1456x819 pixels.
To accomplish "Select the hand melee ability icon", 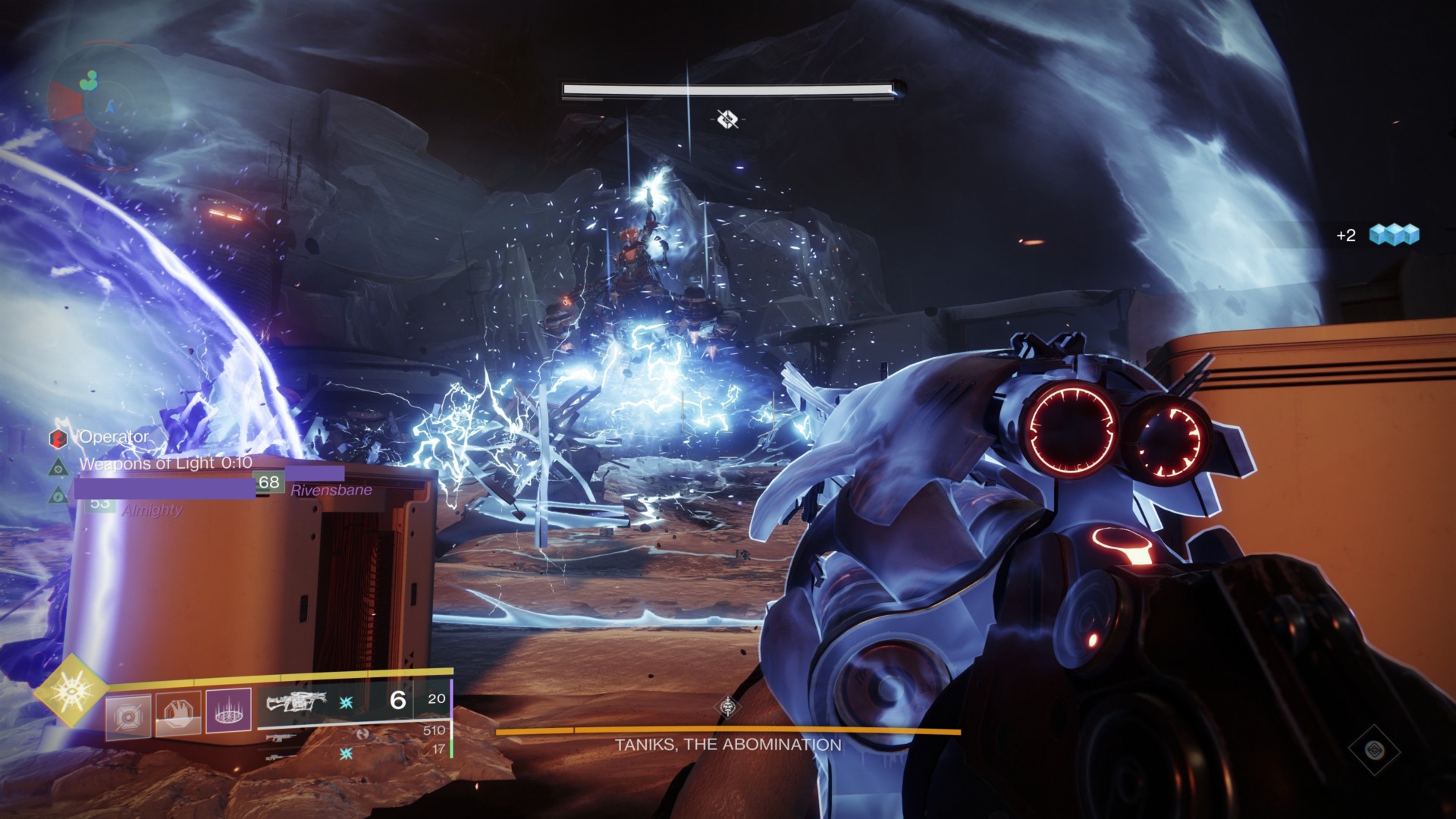I will [x=178, y=714].
